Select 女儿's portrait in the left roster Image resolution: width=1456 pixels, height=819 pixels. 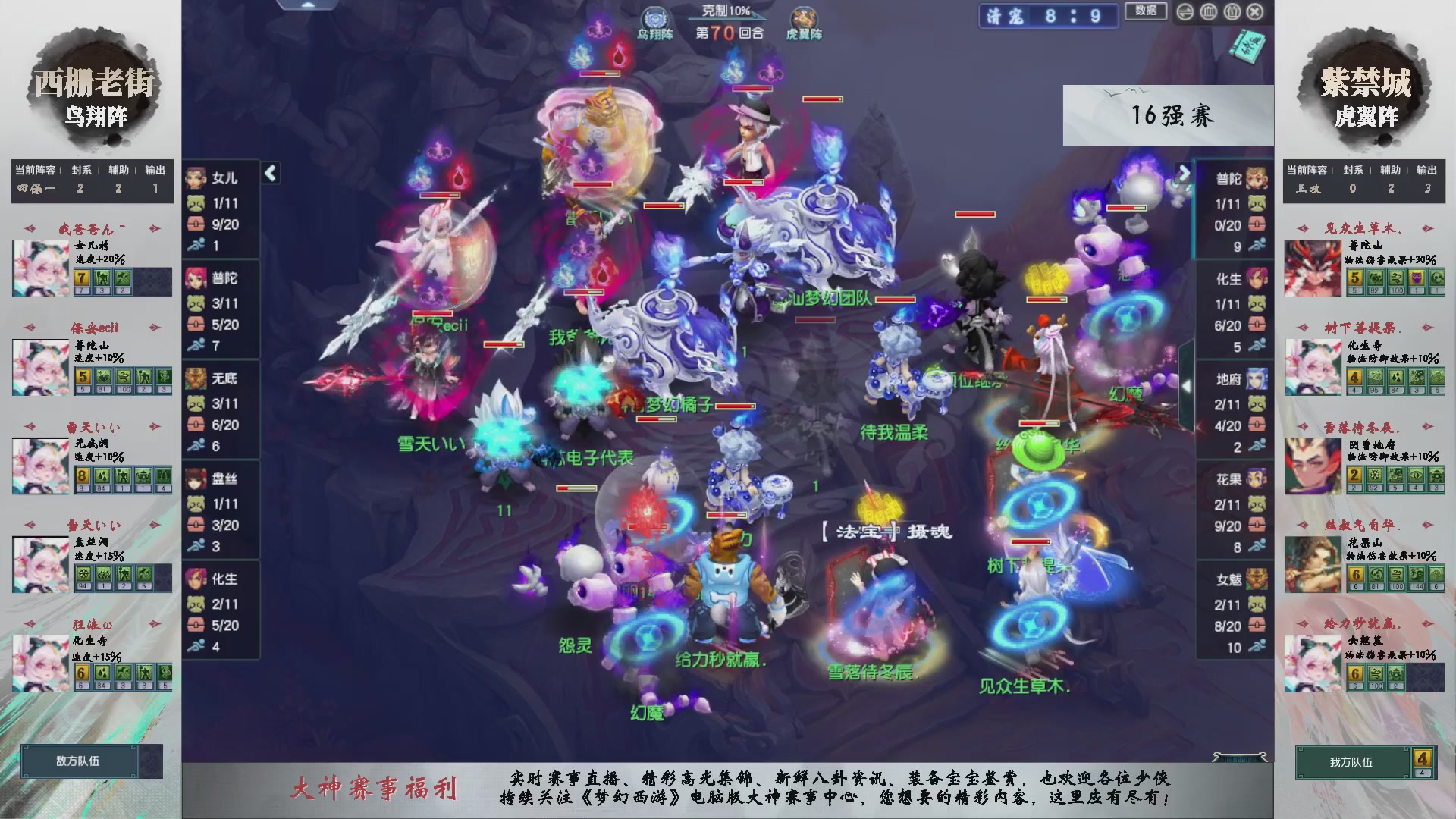pyautogui.click(x=196, y=177)
